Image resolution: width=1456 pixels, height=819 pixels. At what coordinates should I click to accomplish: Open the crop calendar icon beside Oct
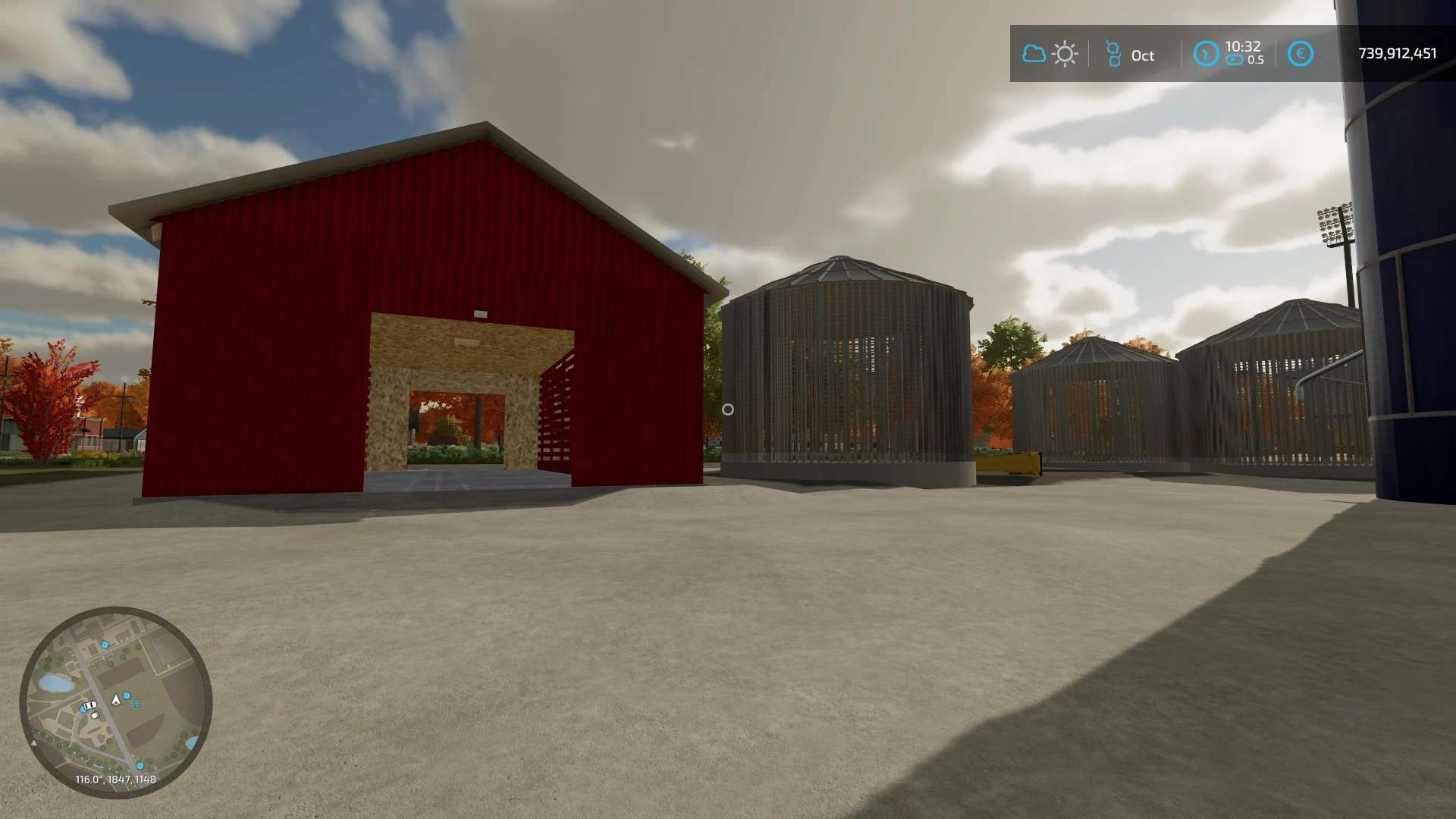[x=1115, y=55]
